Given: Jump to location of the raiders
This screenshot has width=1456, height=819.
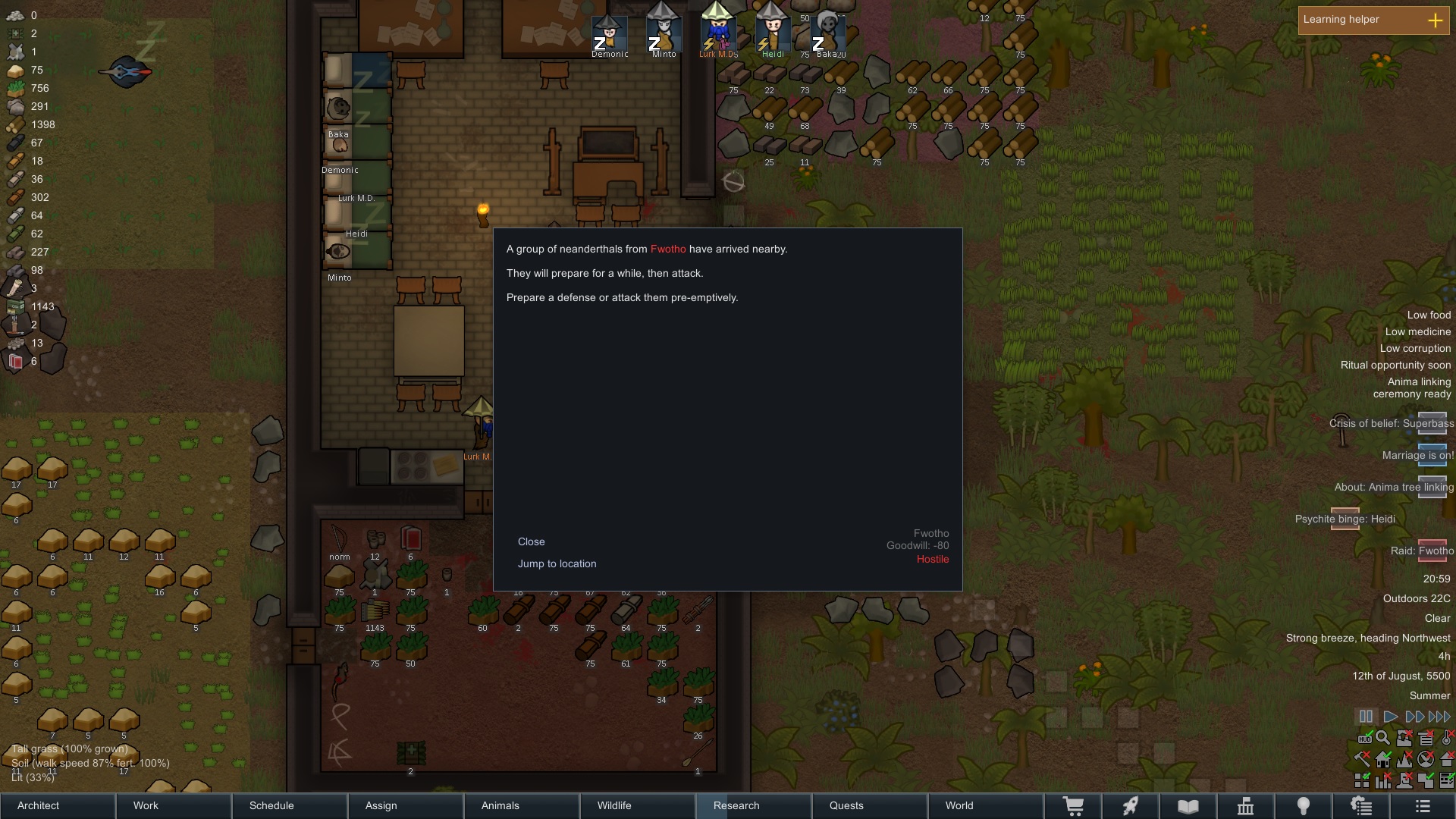Looking at the screenshot, I should pyautogui.click(x=557, y=563).
